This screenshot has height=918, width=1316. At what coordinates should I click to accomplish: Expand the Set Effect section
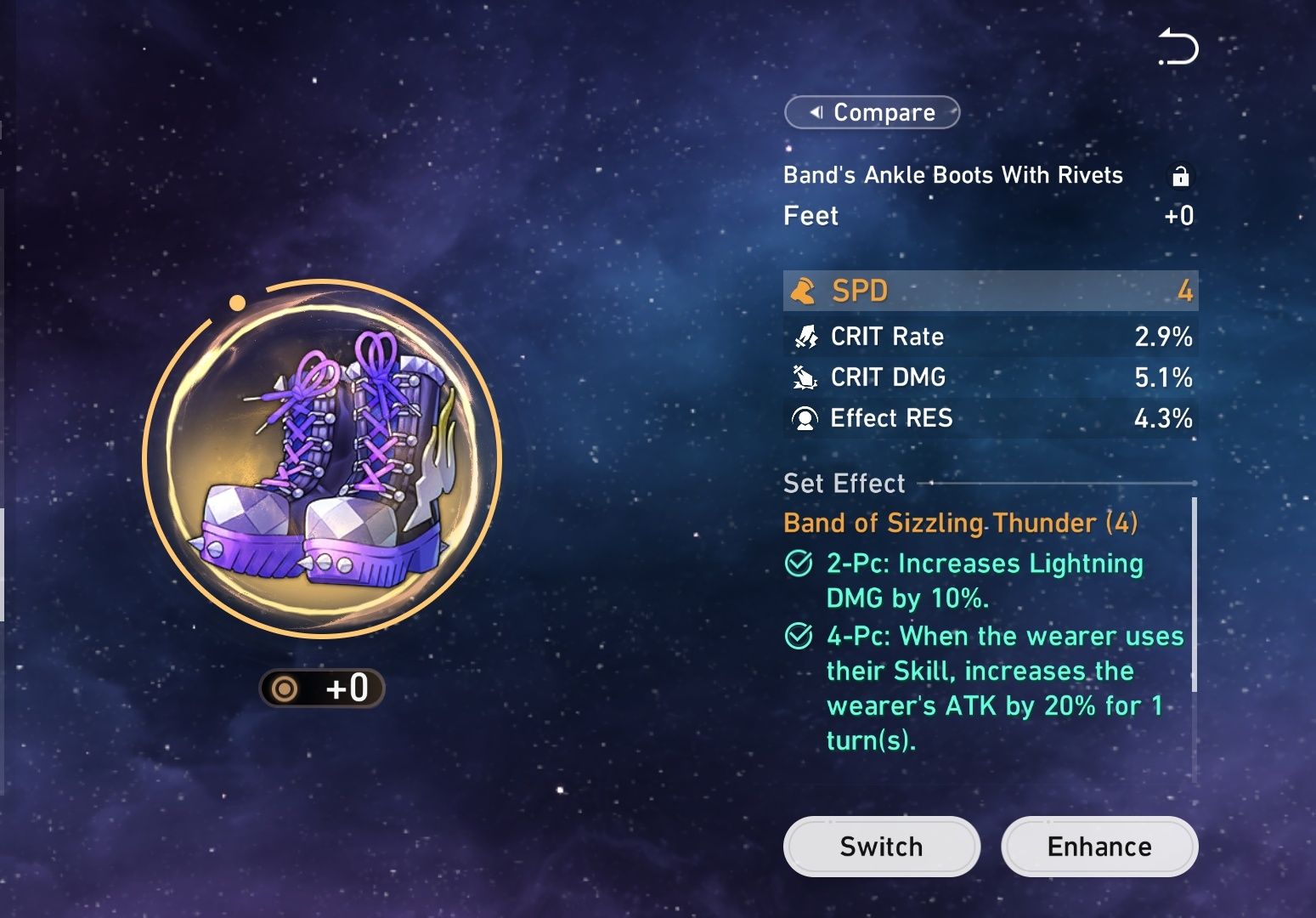point(843,483)
